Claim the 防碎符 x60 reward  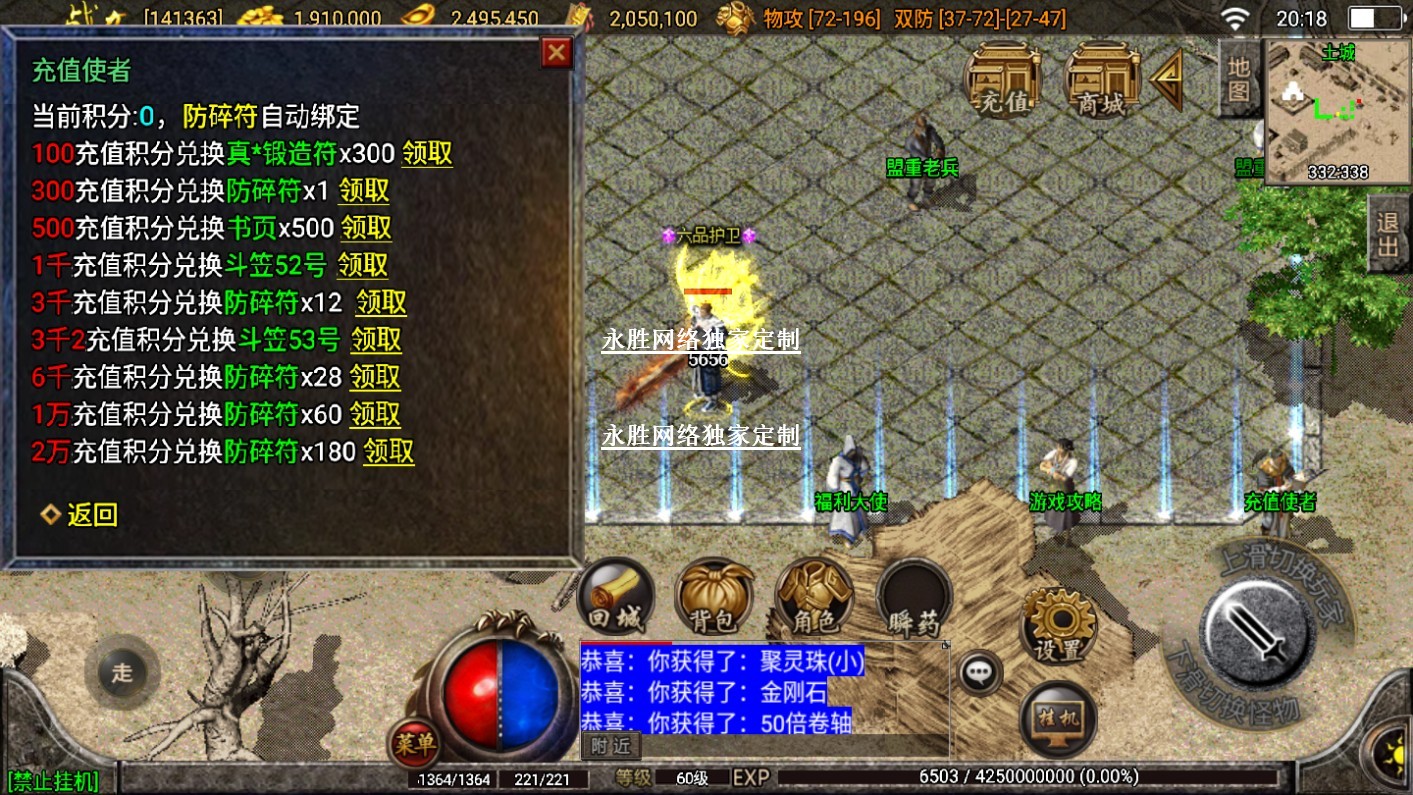click(374, 414)
